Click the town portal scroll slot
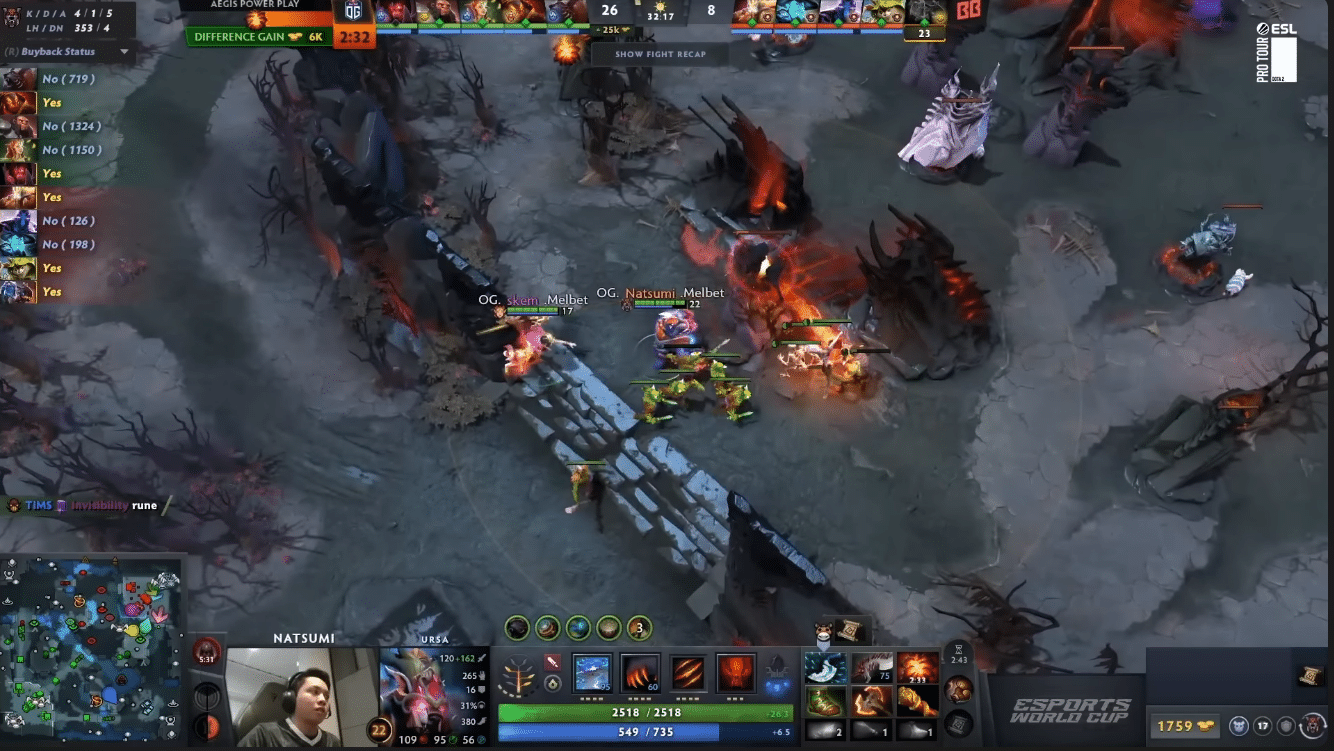Viewport: 1334px width, 751px height. pyautogui.click(x=958, y=722)
